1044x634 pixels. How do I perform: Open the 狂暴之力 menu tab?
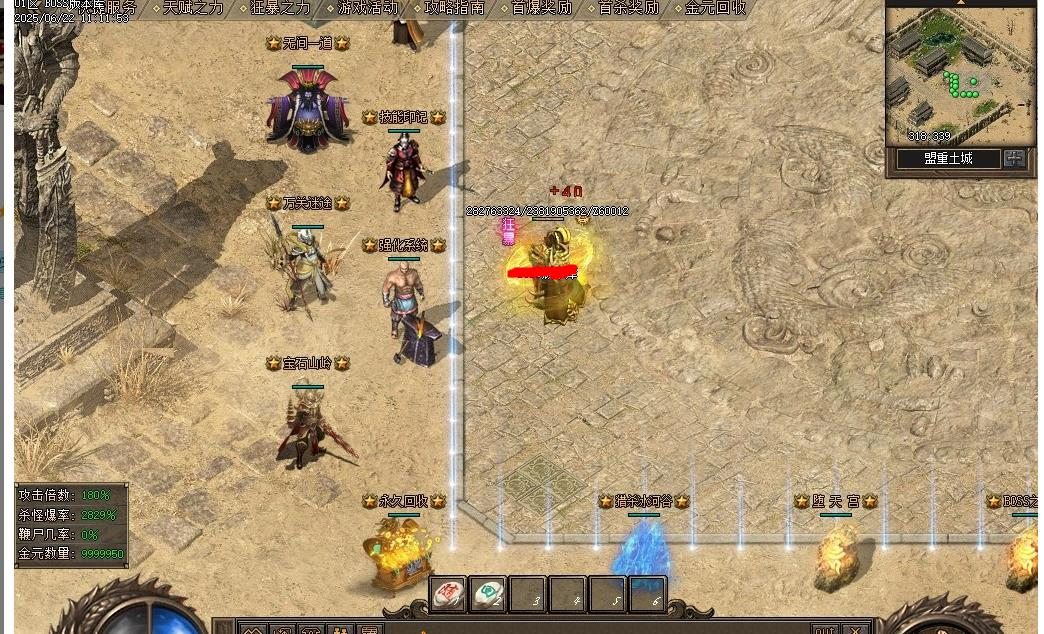280,8
